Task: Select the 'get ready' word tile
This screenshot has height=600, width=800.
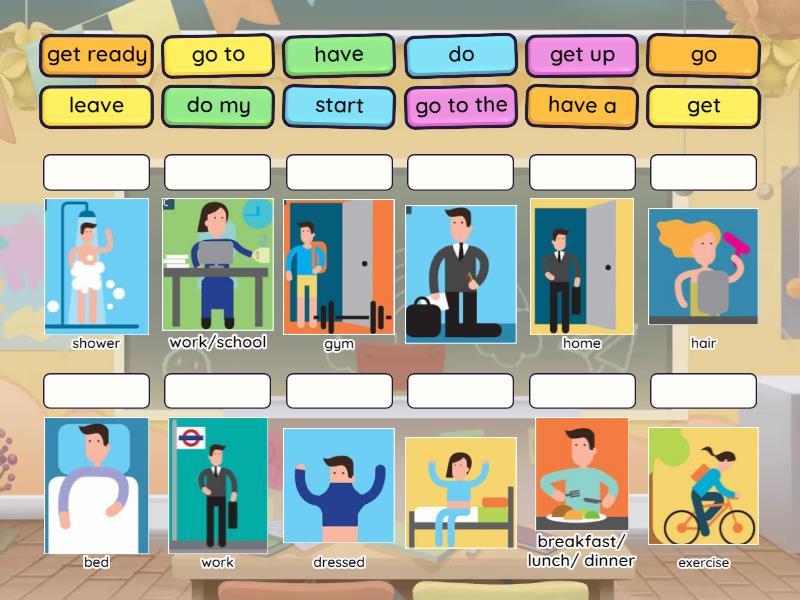Action: click(x=97, y=56)
